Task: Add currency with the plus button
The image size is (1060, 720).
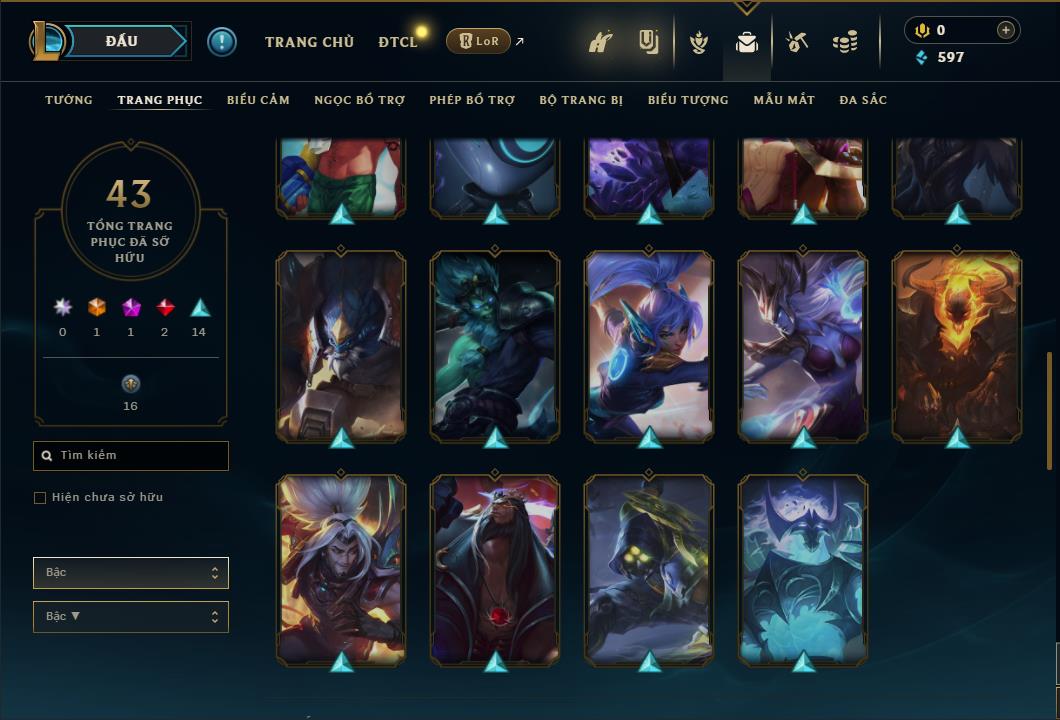Action: pyautogui.click(x=1006, y=30)
